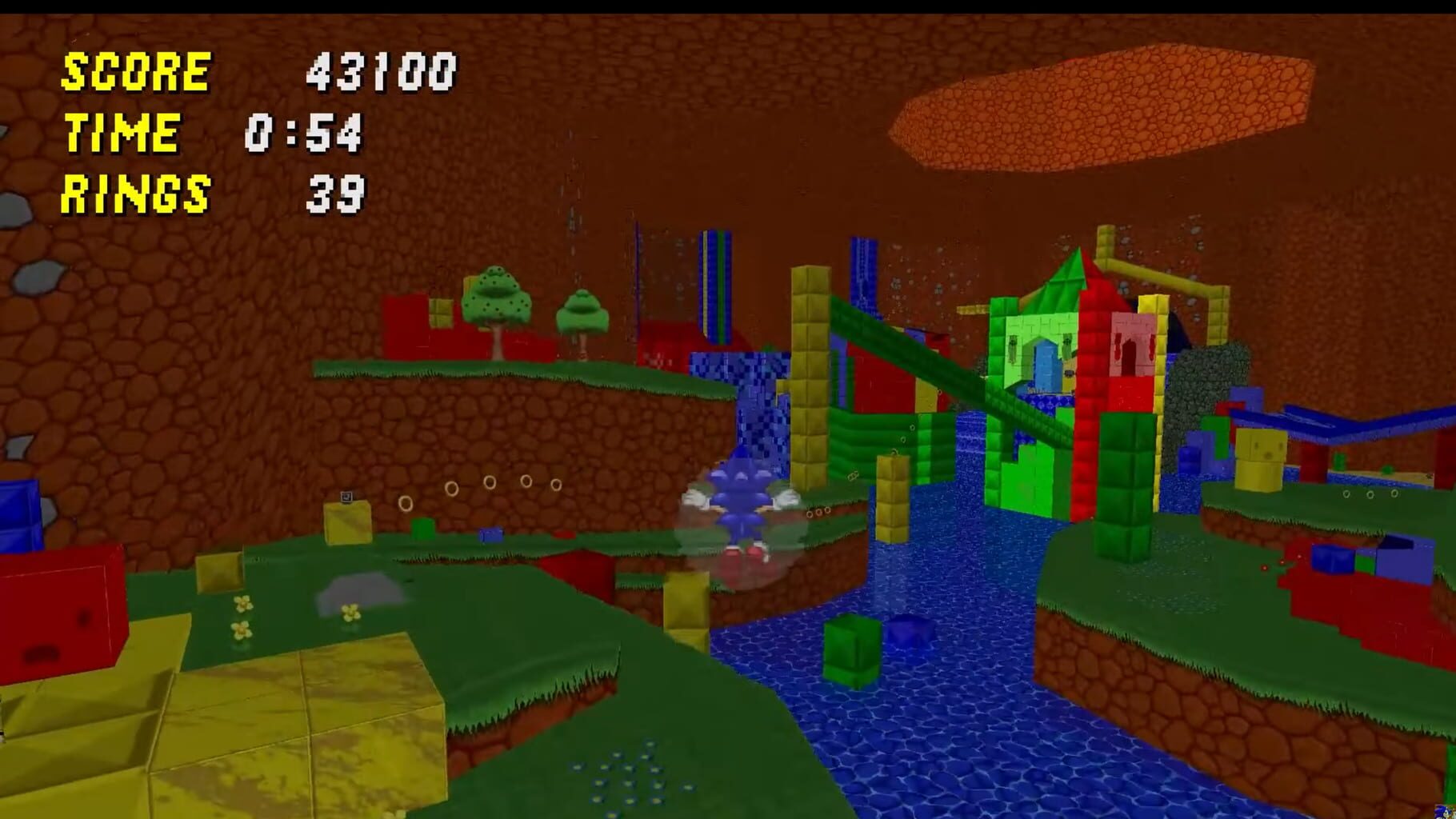
Task: Click the leftmost ring in the floating ring trail
Action: pyautogui.click(x=454, y=486)
